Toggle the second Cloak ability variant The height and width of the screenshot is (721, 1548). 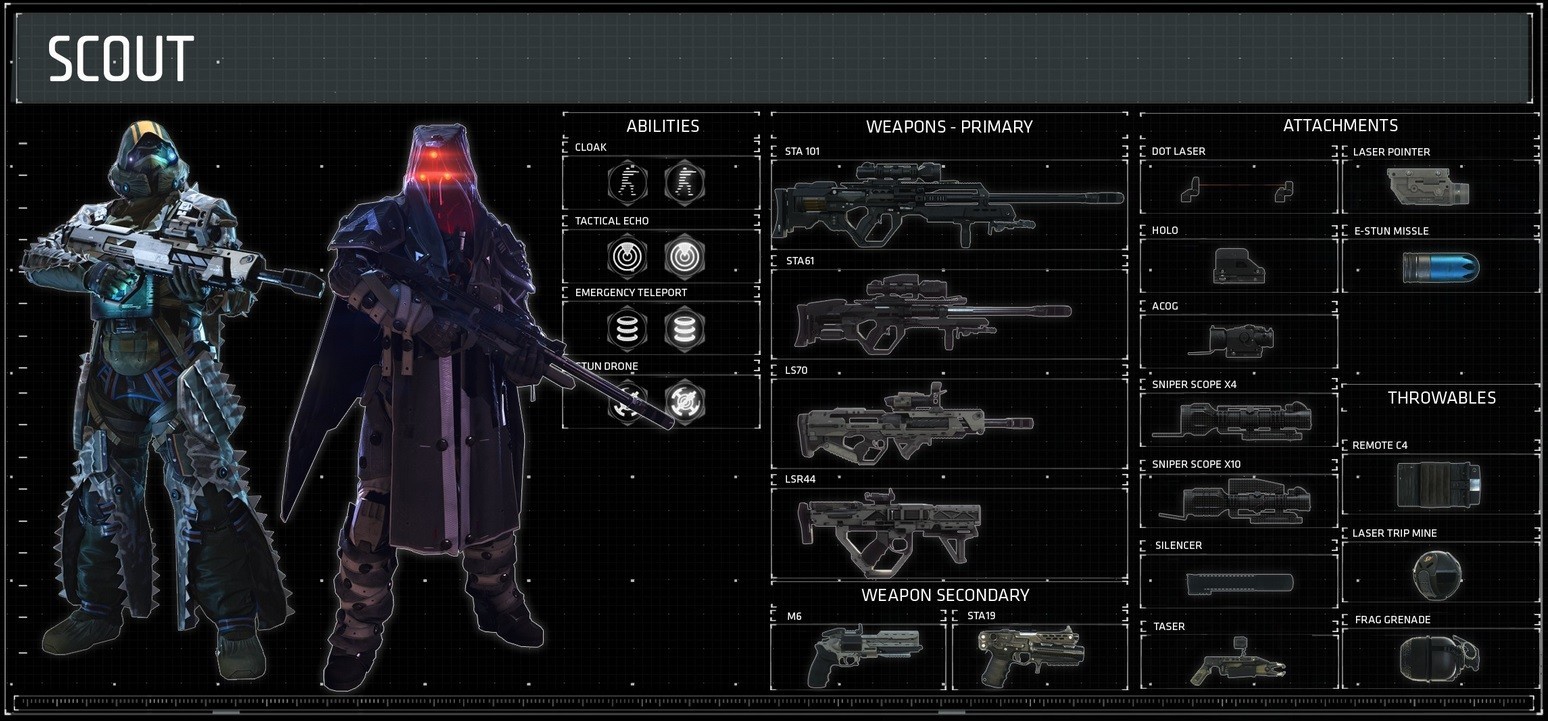[x=685, y=183]
